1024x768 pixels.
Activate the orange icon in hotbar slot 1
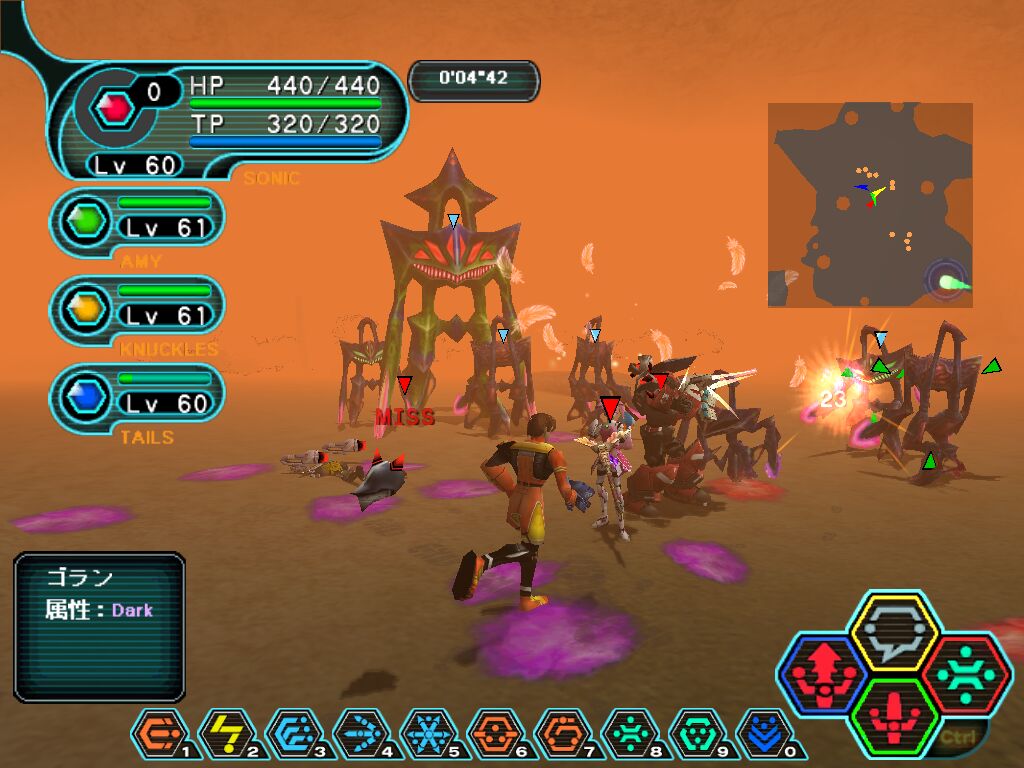(x=158, y=735)
